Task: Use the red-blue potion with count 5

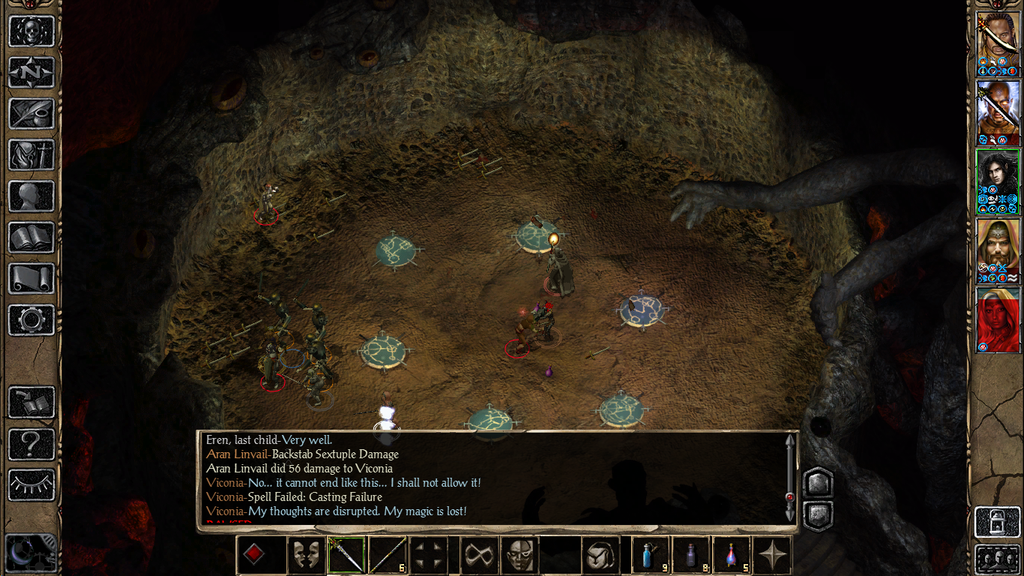Action: tap(731, 555)
